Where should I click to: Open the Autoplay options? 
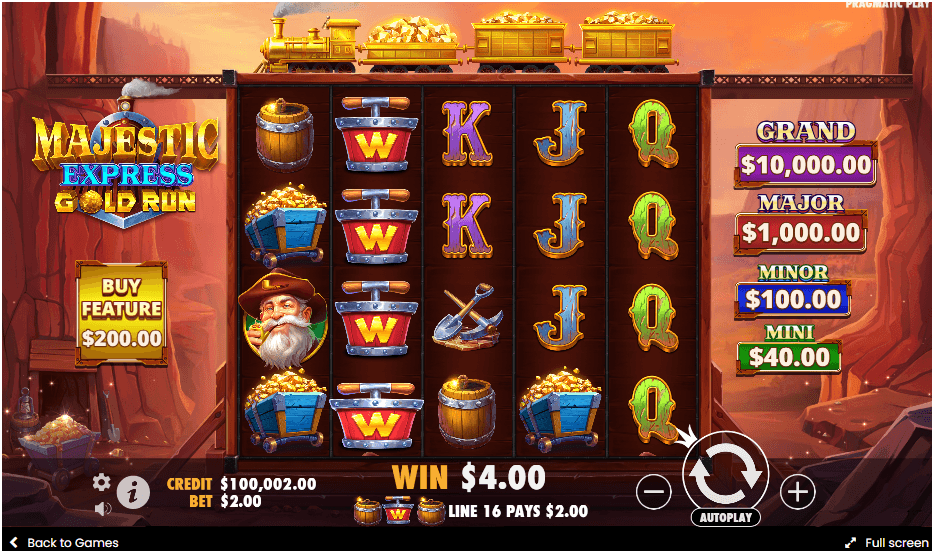point(725,518)
